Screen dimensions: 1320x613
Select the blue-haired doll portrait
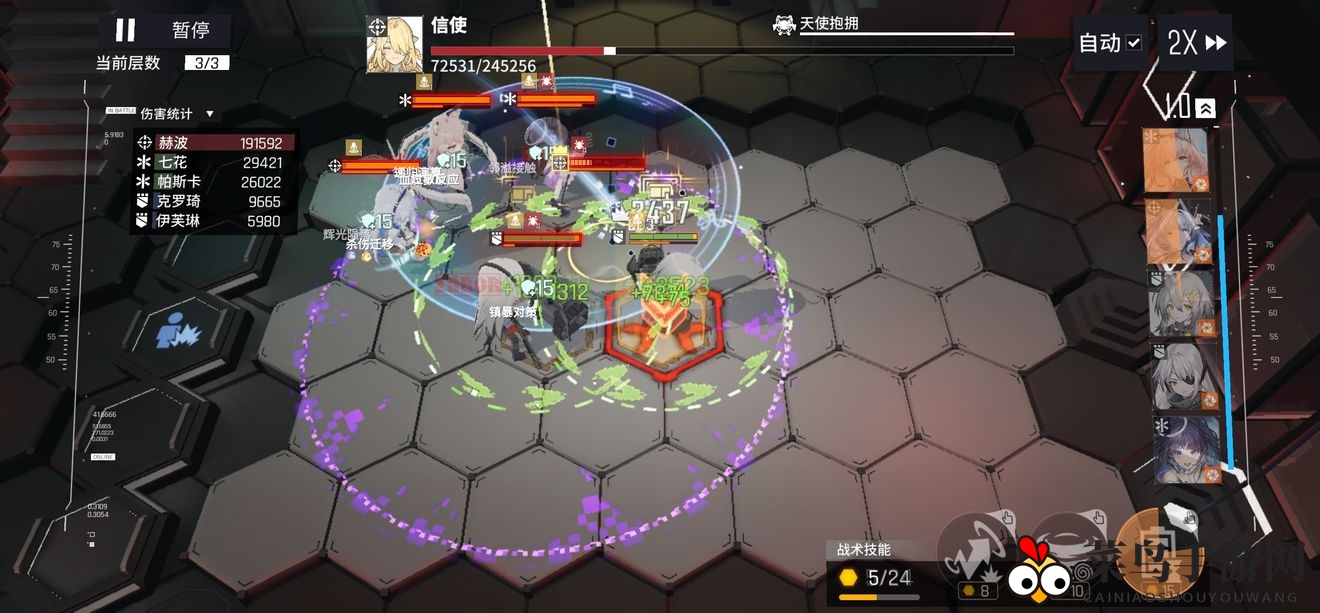[1177, 230]
